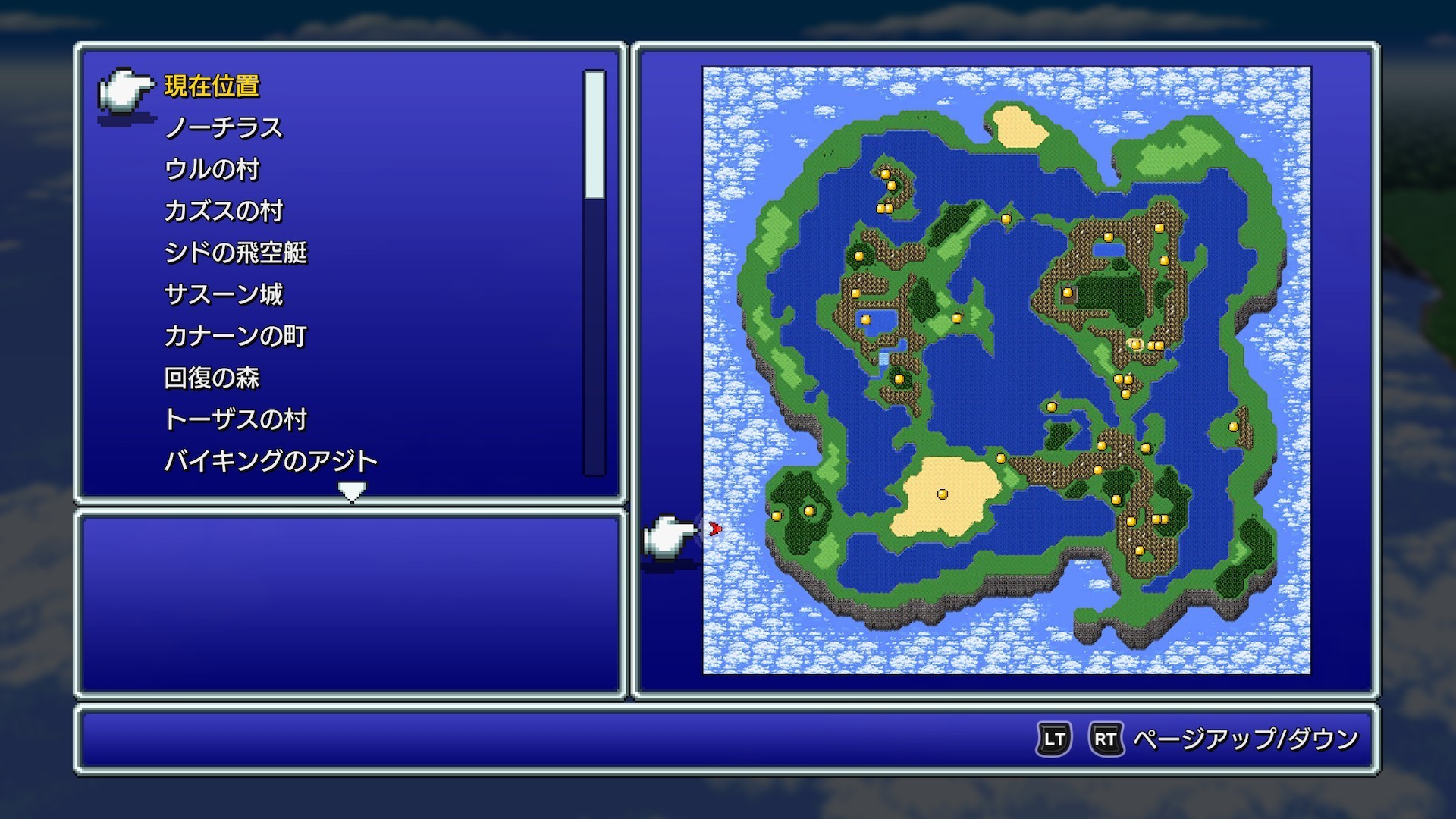This screenshot has height=819, width=1456.
Task: Click the list's down arrow indicator
Action: 352,492
